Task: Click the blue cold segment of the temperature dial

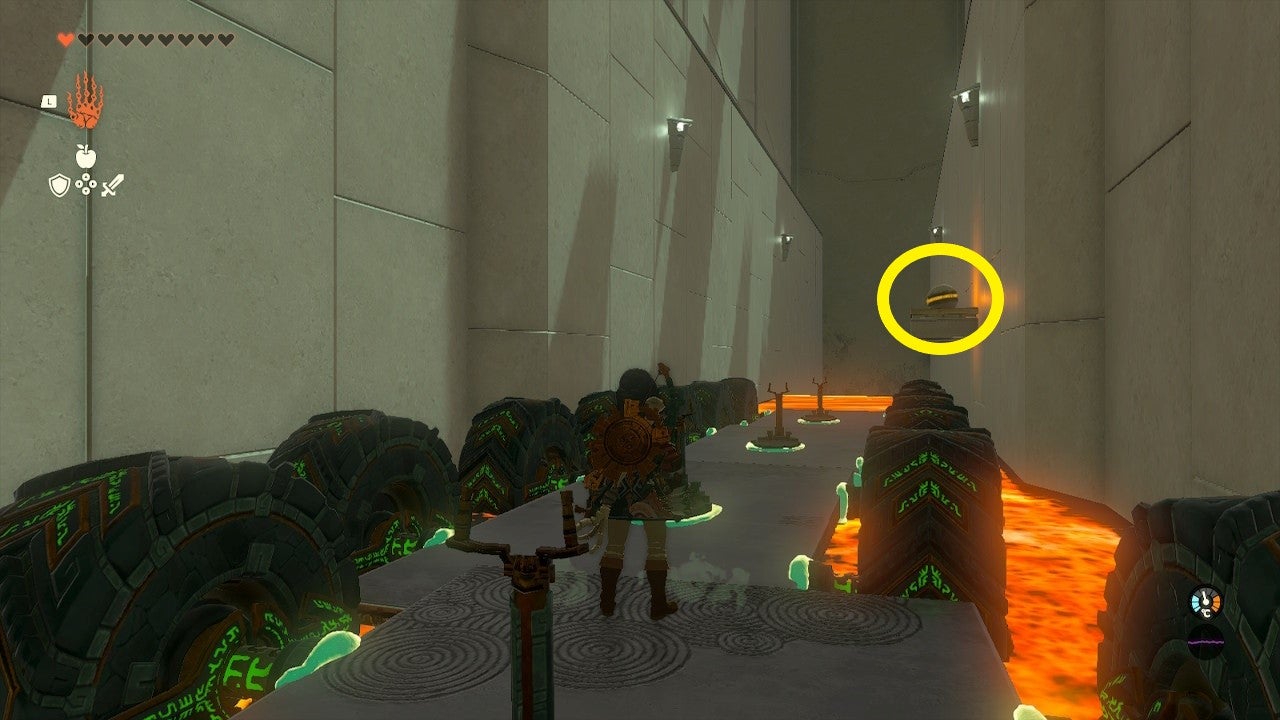Action: [x=1196, y=602]
